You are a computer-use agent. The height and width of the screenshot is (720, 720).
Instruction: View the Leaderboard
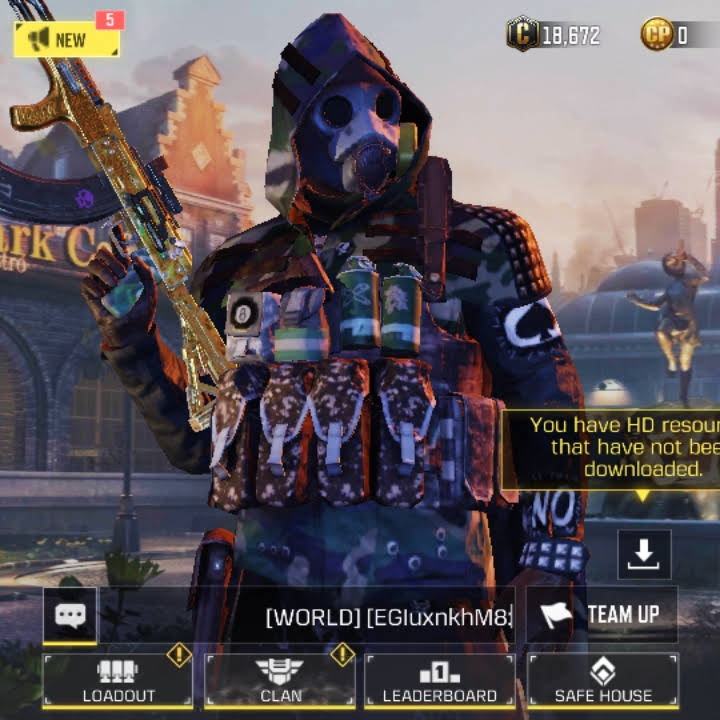[440, 680]
